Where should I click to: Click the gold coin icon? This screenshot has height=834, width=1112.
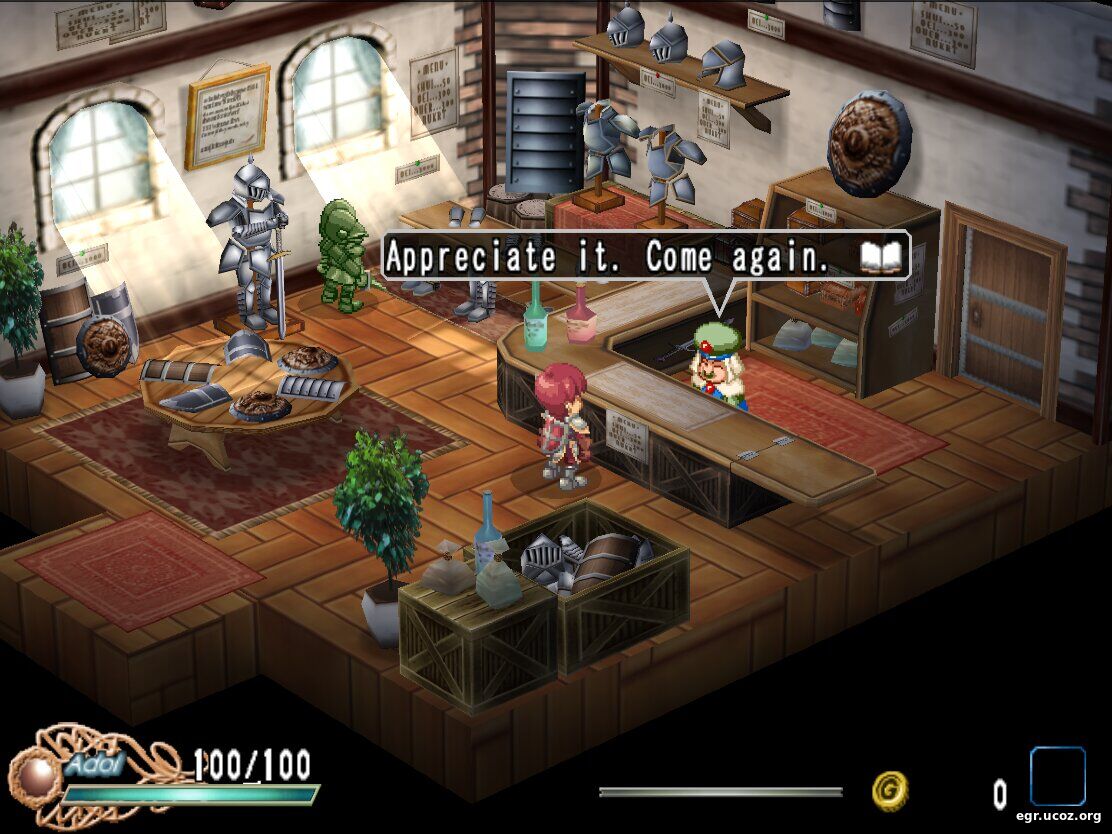[889, 791]
